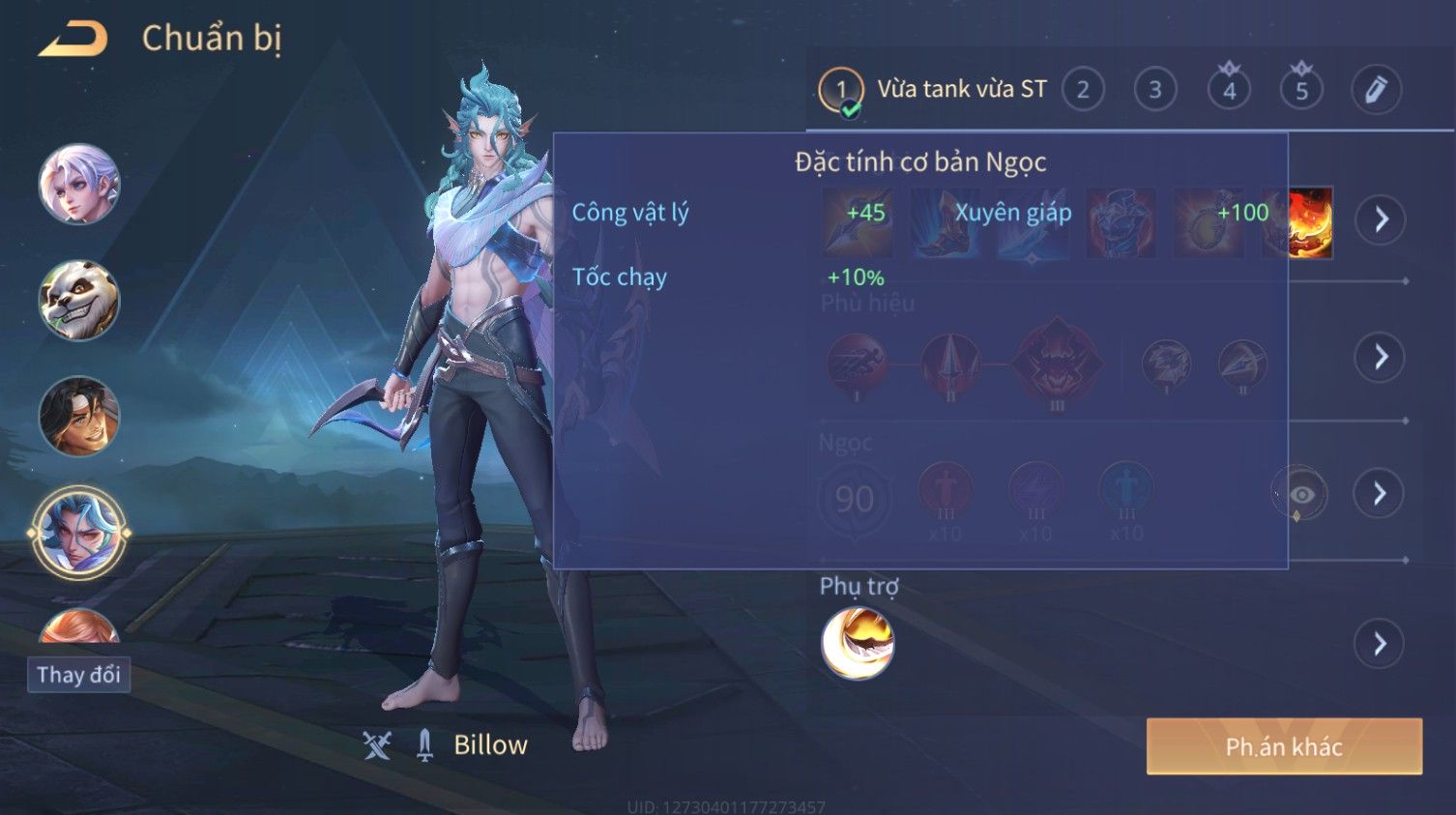The image size is (1456, 815).
Task: Expand the Ngọc rune section
Action: (1381, 494)
